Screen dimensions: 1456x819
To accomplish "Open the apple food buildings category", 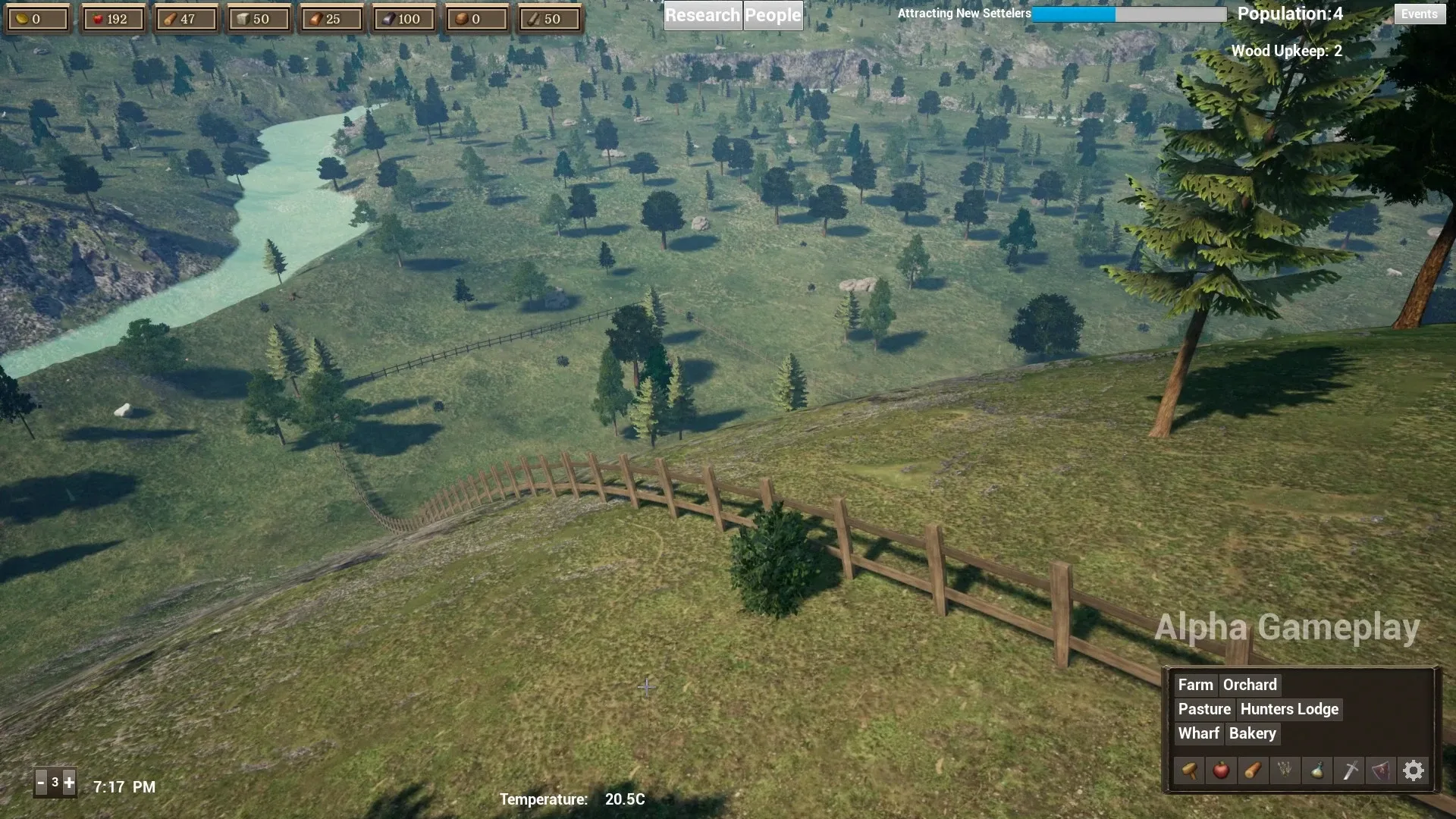I will tap(1222, 770).
